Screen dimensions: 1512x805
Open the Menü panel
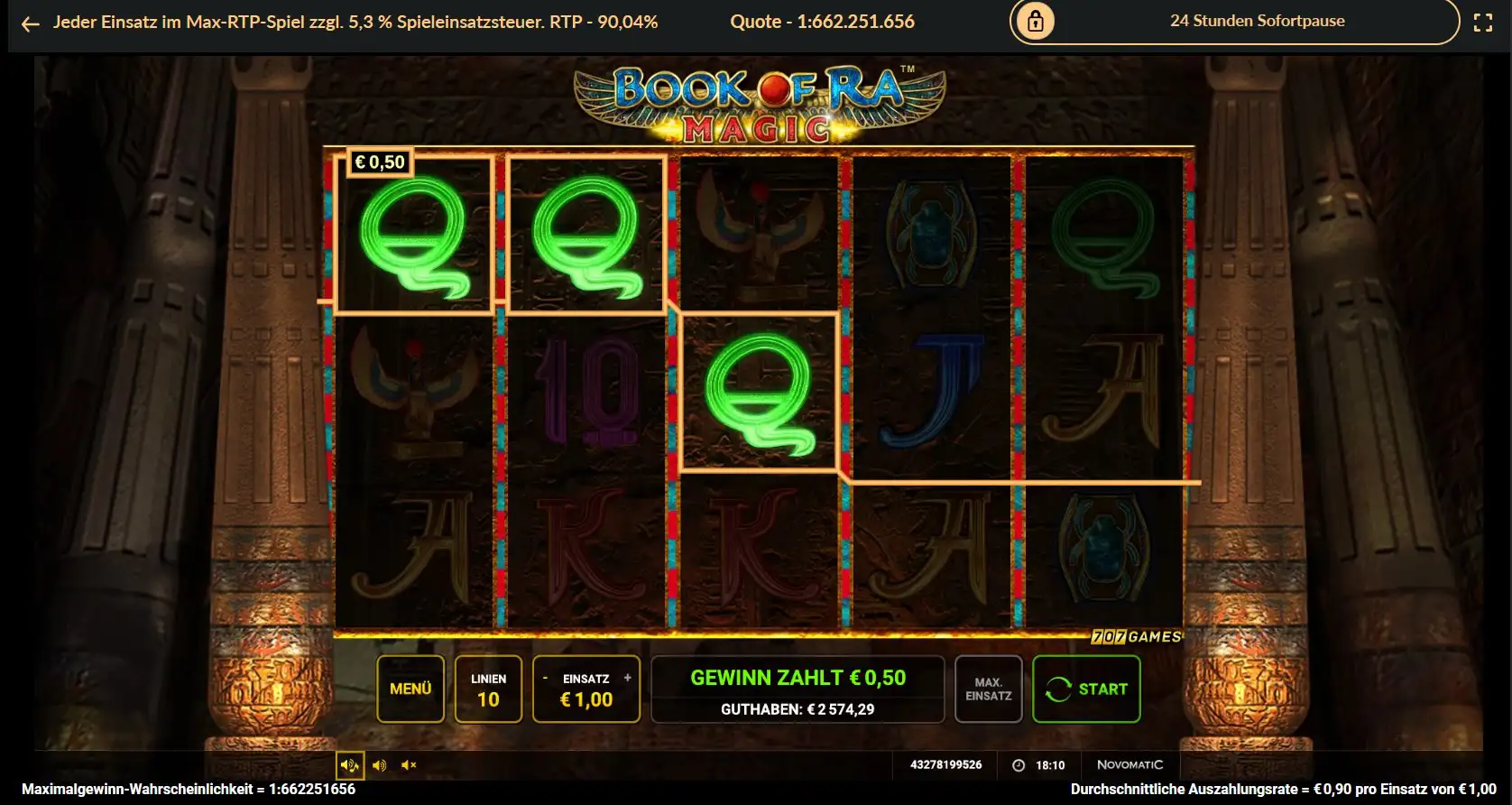410,689
